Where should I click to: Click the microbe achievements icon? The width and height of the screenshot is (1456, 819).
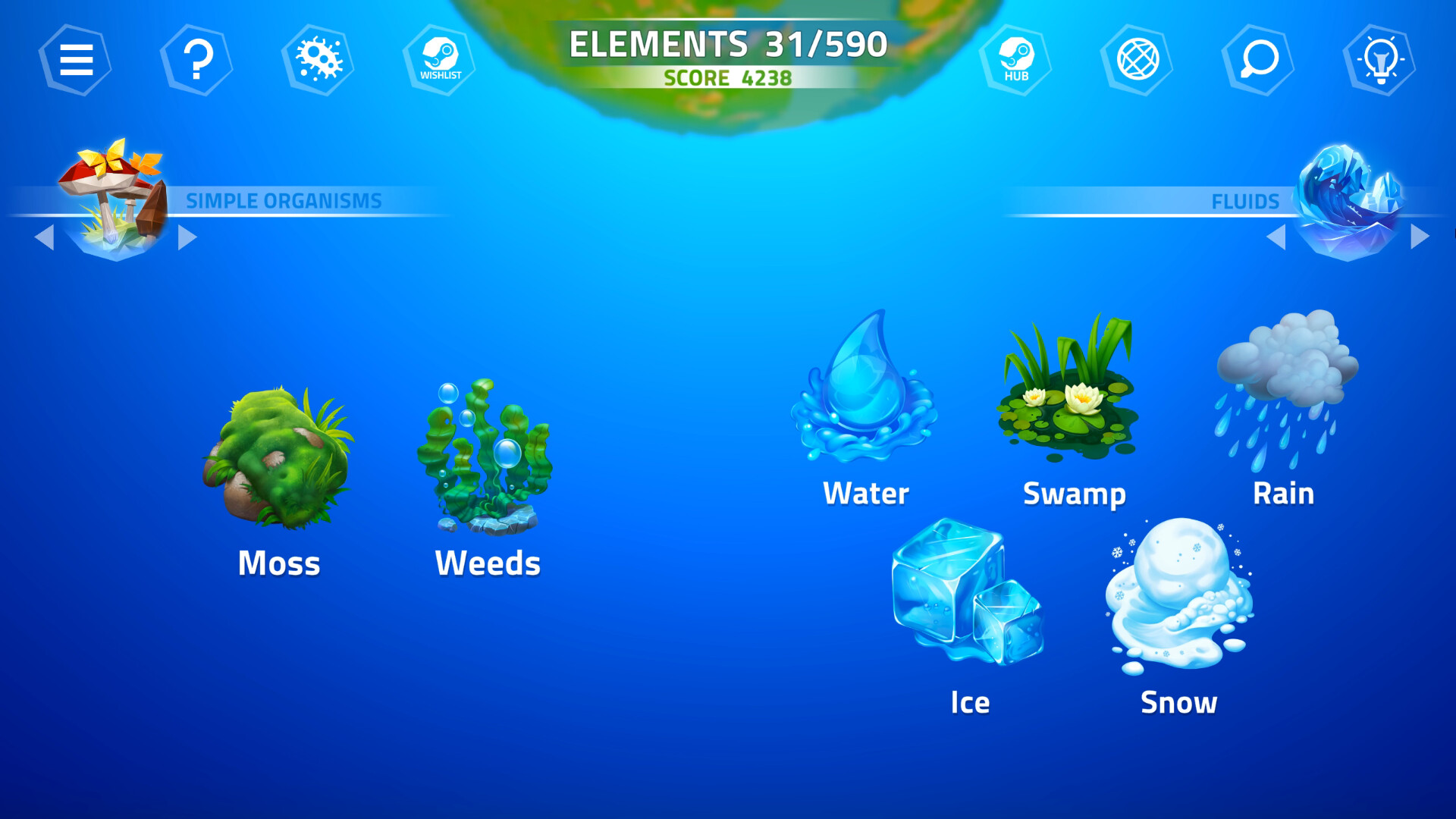point(318,58)
